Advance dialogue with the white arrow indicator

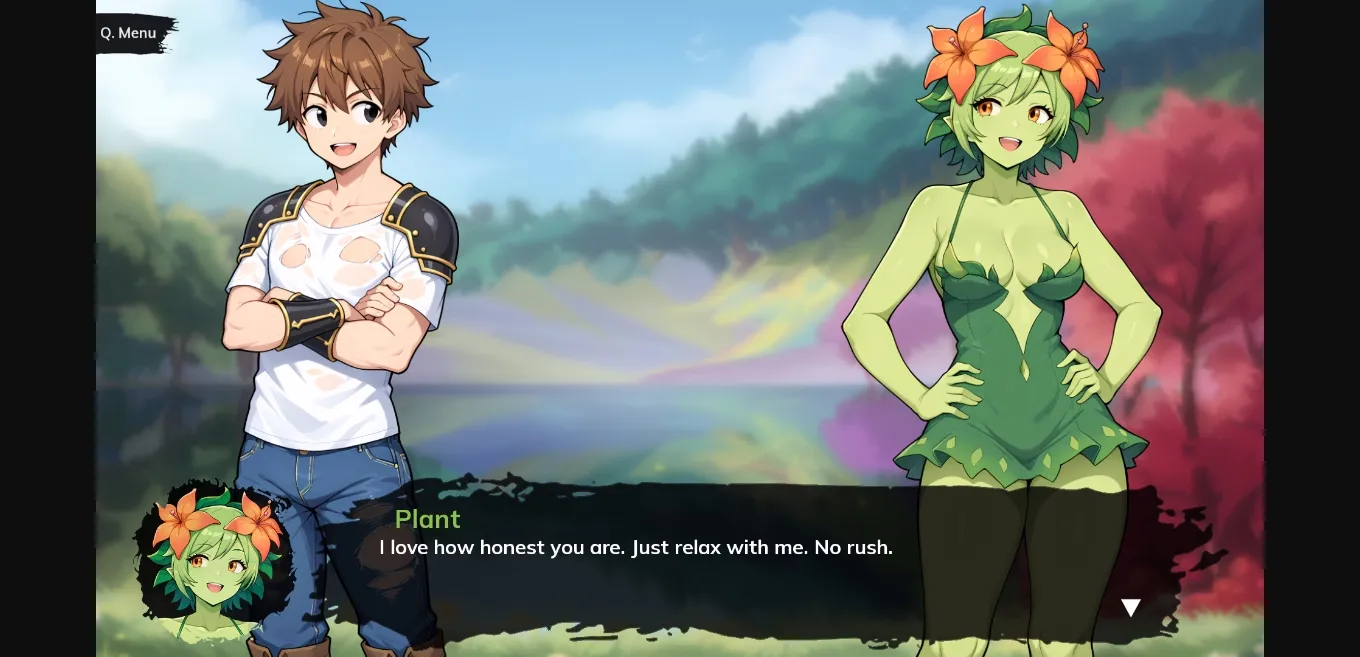(1130, 607)
